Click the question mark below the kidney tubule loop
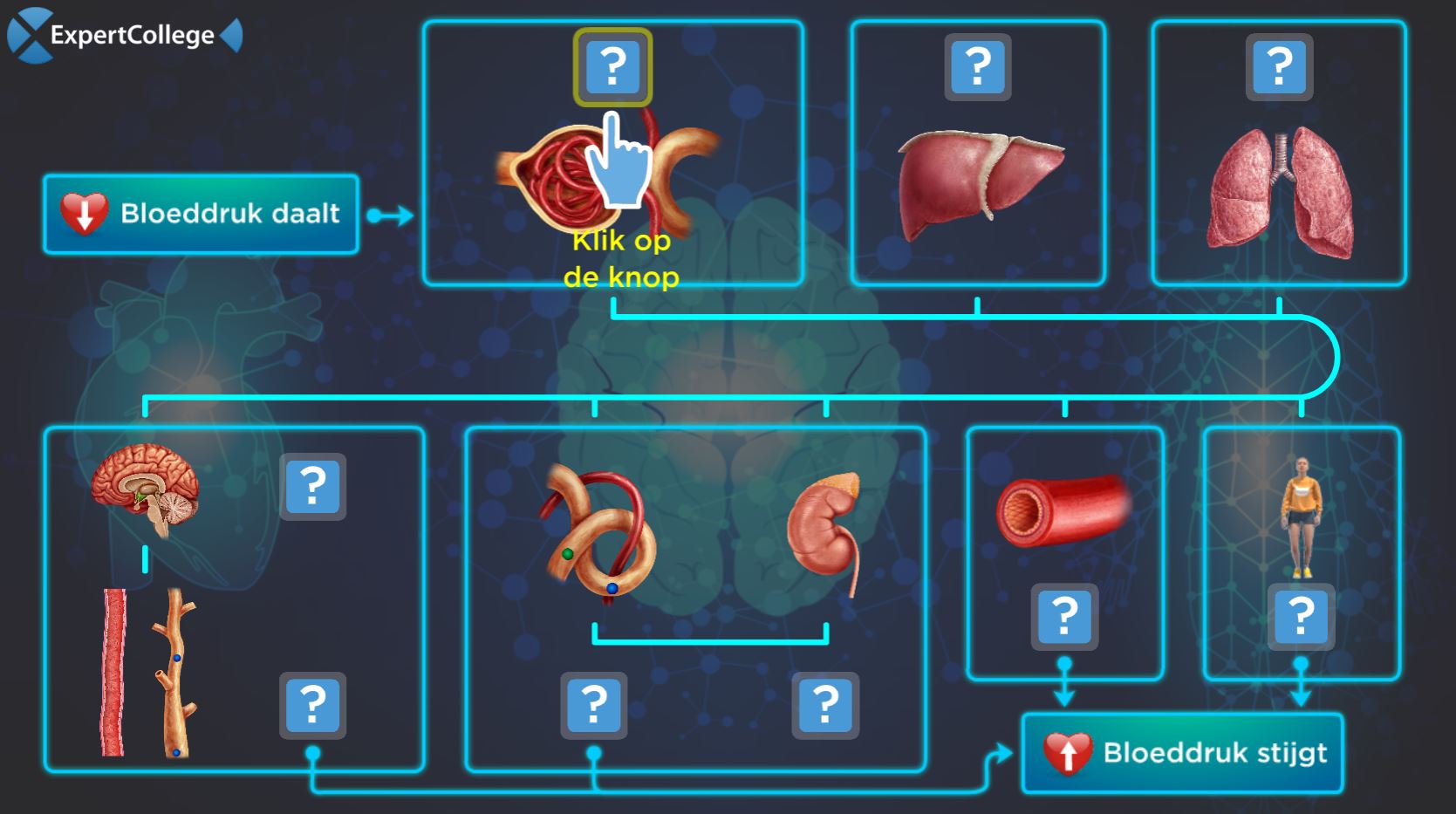Viewport: 1456px width, 814px height. 594,705
